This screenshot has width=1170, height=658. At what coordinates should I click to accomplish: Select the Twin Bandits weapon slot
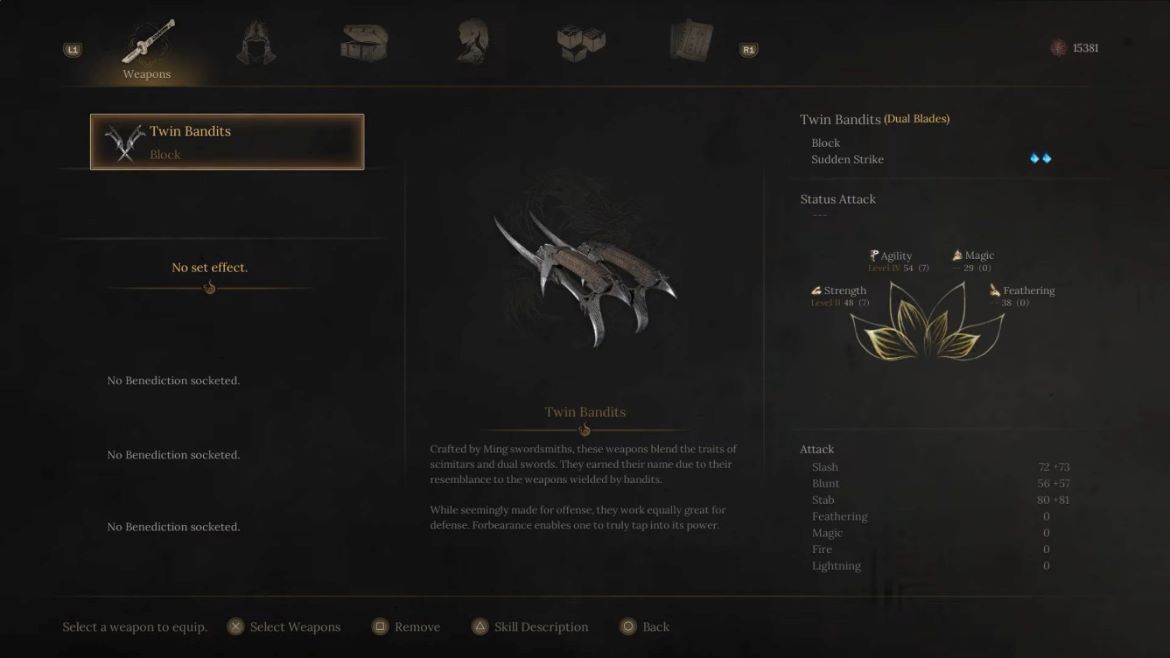227,142
